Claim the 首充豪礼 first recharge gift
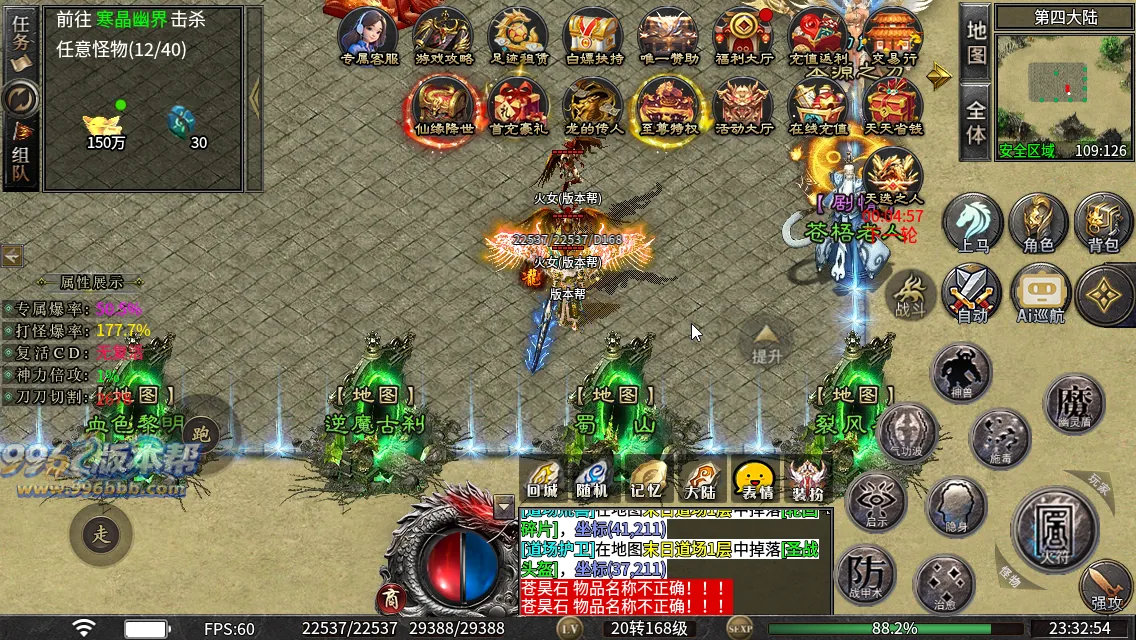1136x640 pixels. (518, 105)
